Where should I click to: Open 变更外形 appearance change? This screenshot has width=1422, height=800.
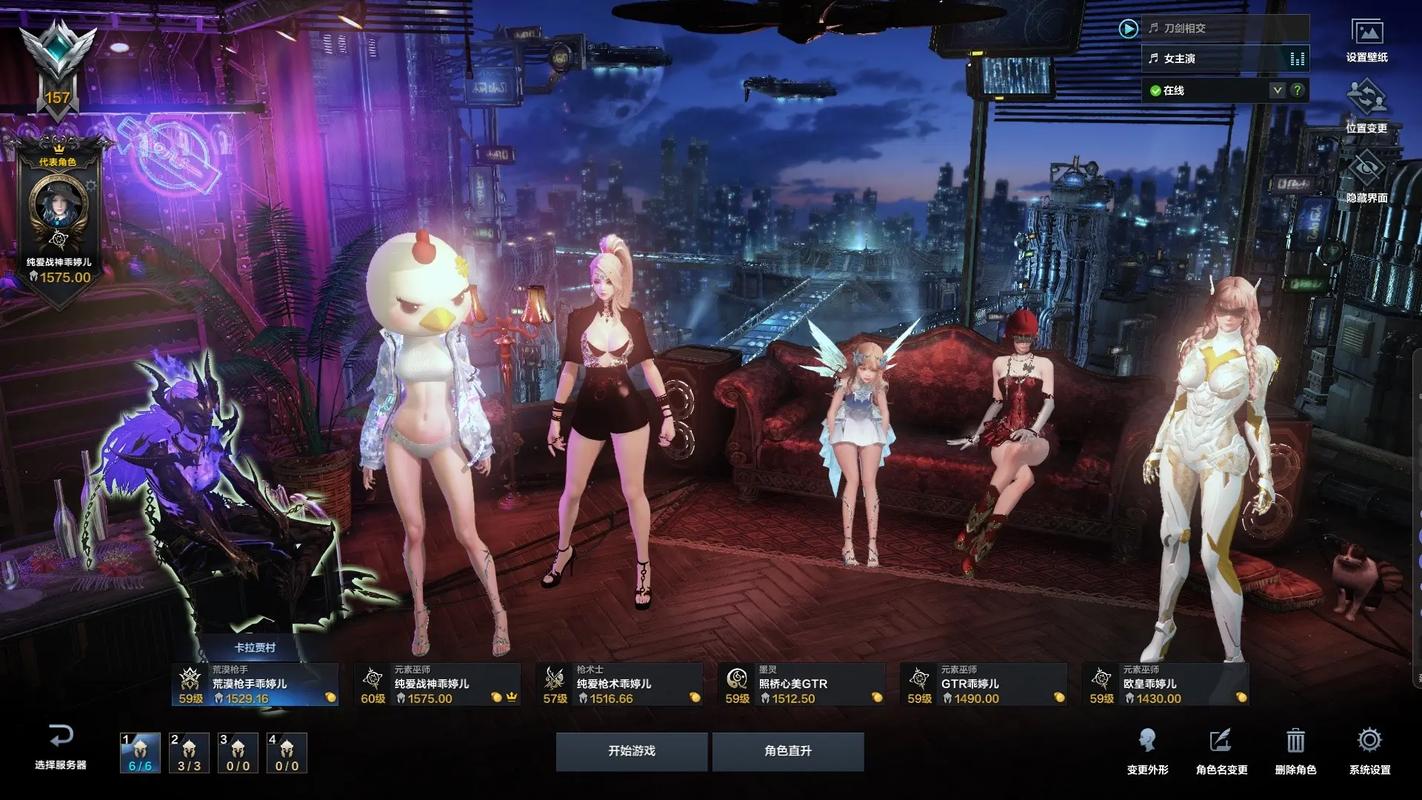coord(1147,750)
